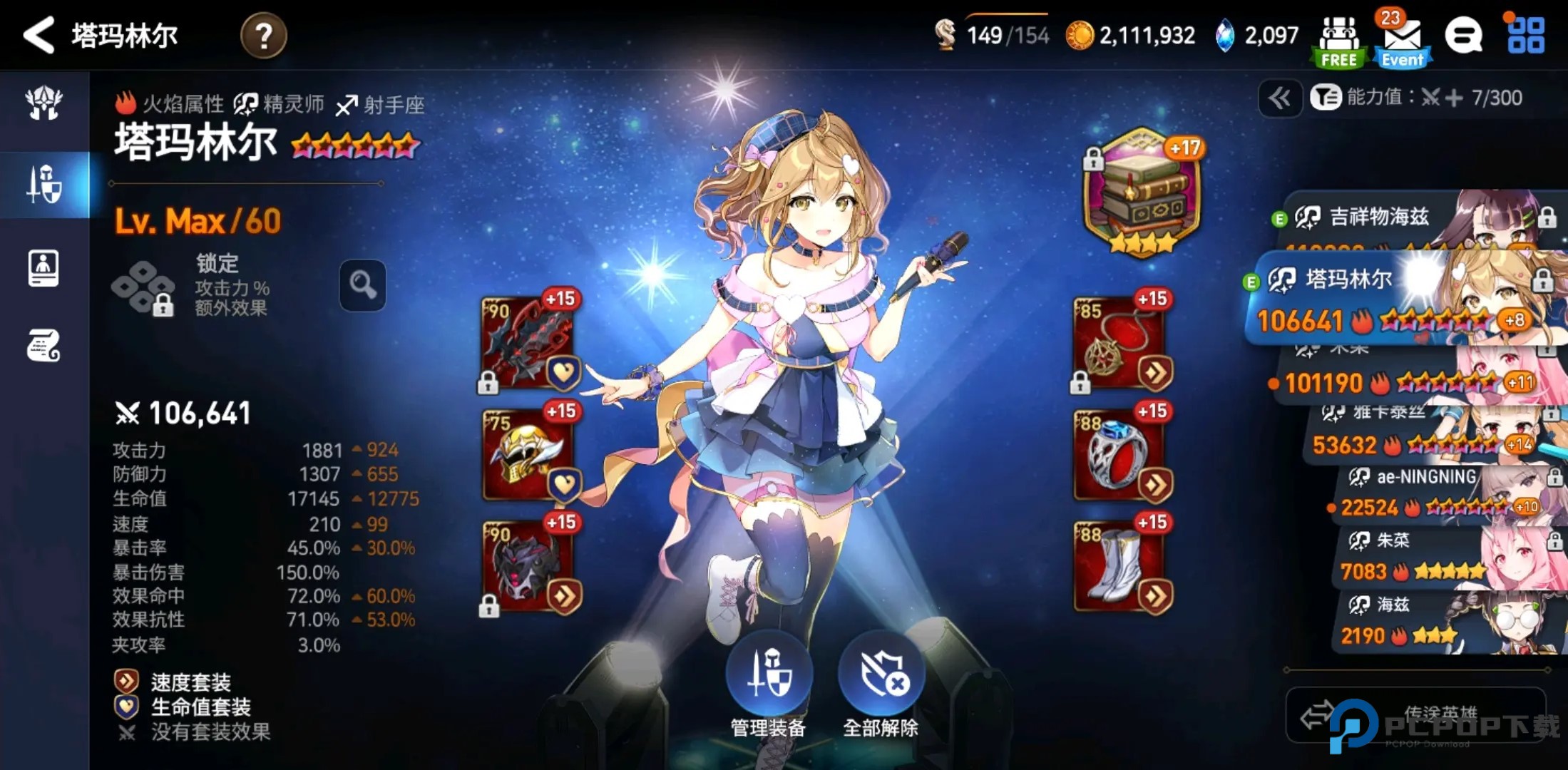Select the red necklace equipment slot
Screen dimensions: 1568x770
coord(1119,342)
